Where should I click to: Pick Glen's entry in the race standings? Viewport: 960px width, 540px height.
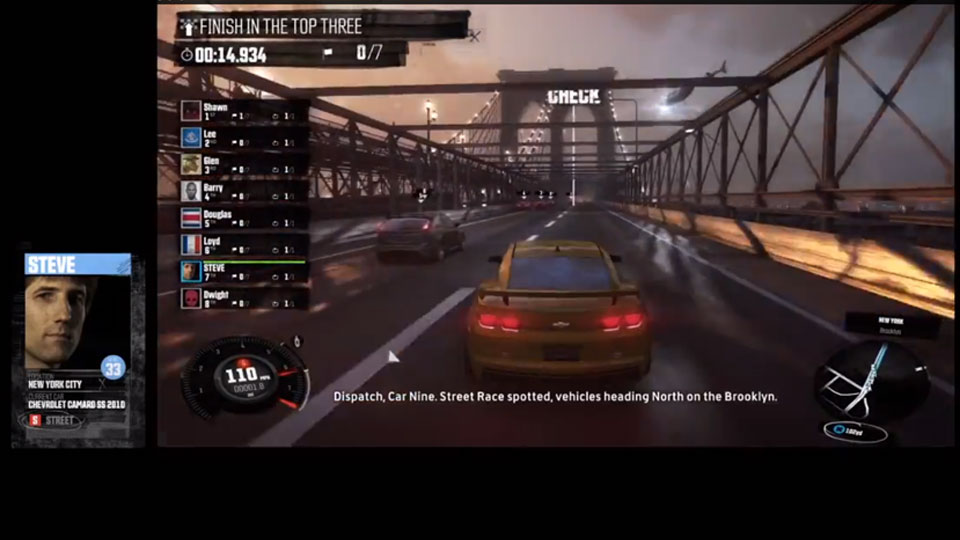pyautogui.click(x=243, y=165)
